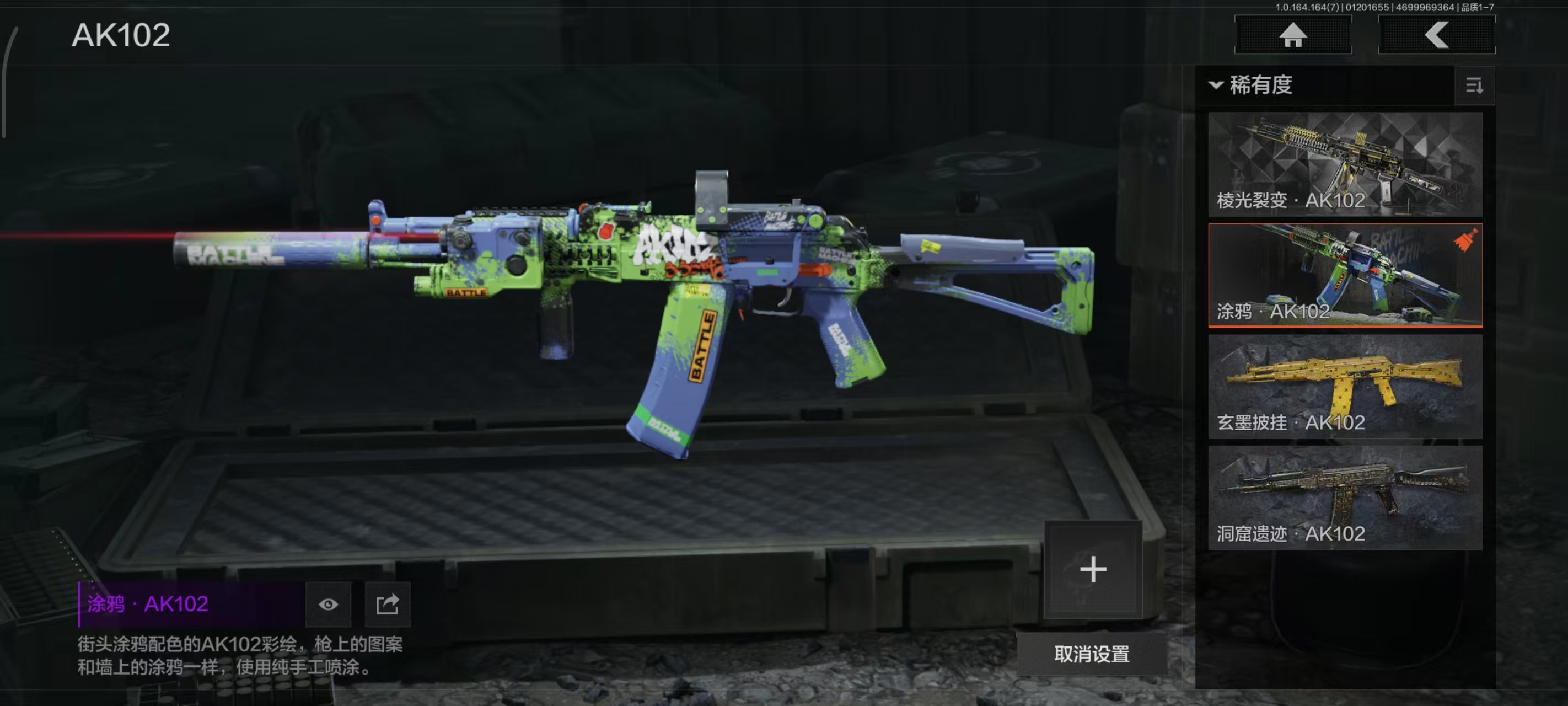
Task: Go to the home screen
Action: [x=1292, y=35]
